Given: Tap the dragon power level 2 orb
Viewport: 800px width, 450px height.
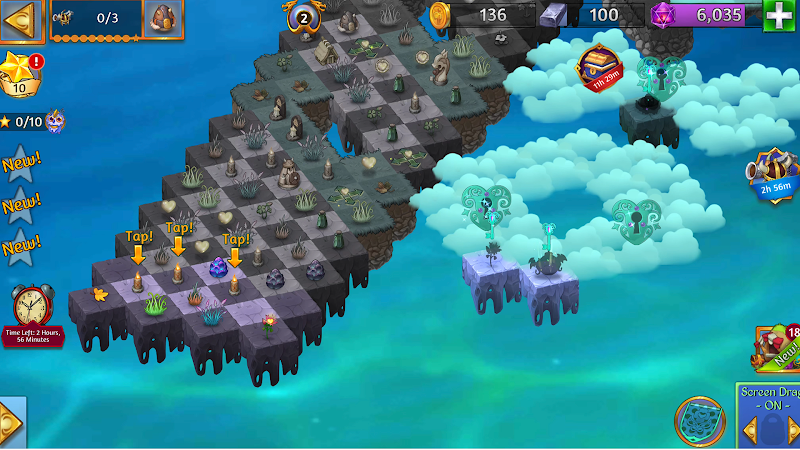Looking at the screenshot, I should (x=302, y=16).
